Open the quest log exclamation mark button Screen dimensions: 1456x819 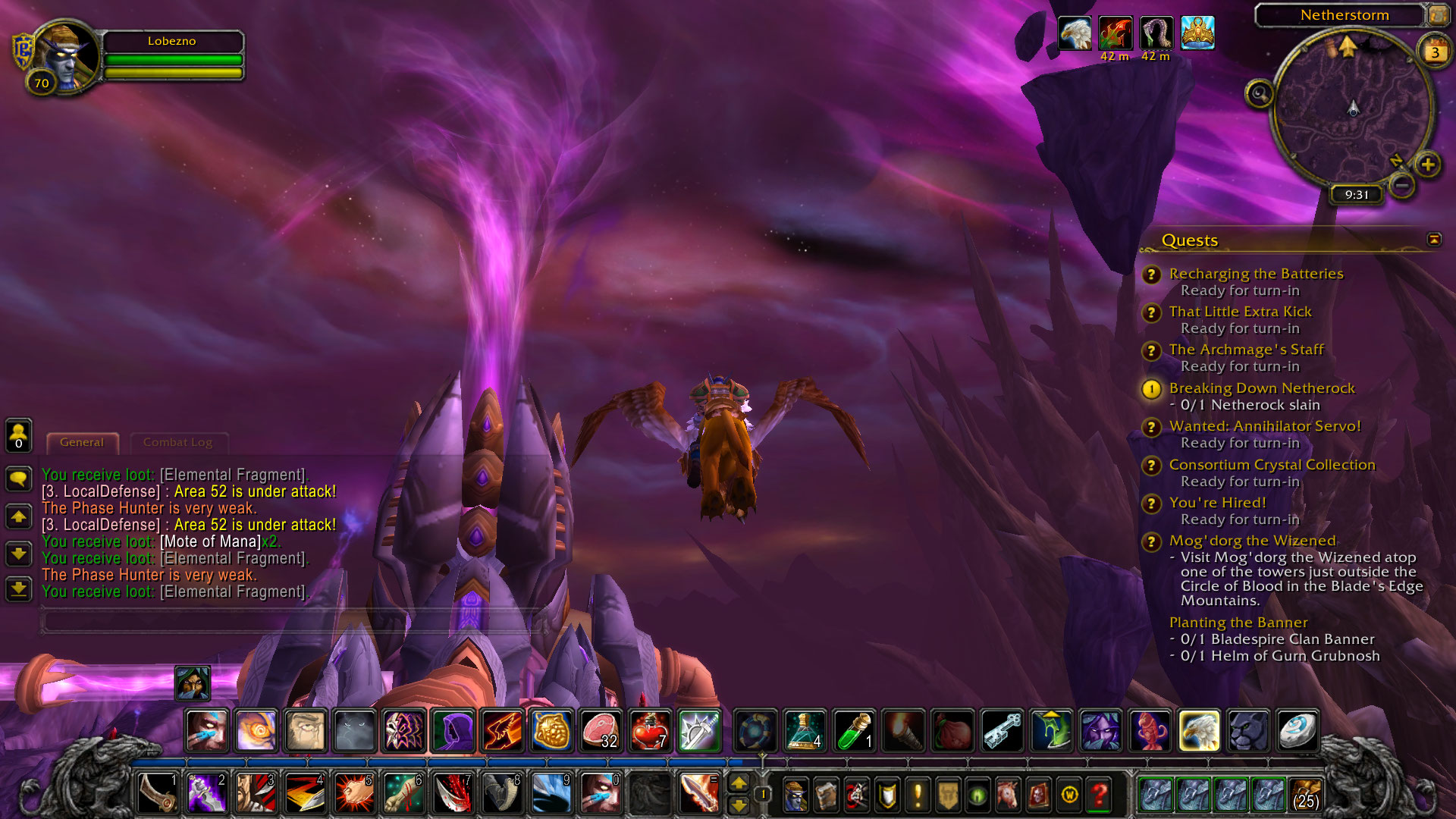coord(918,794)
